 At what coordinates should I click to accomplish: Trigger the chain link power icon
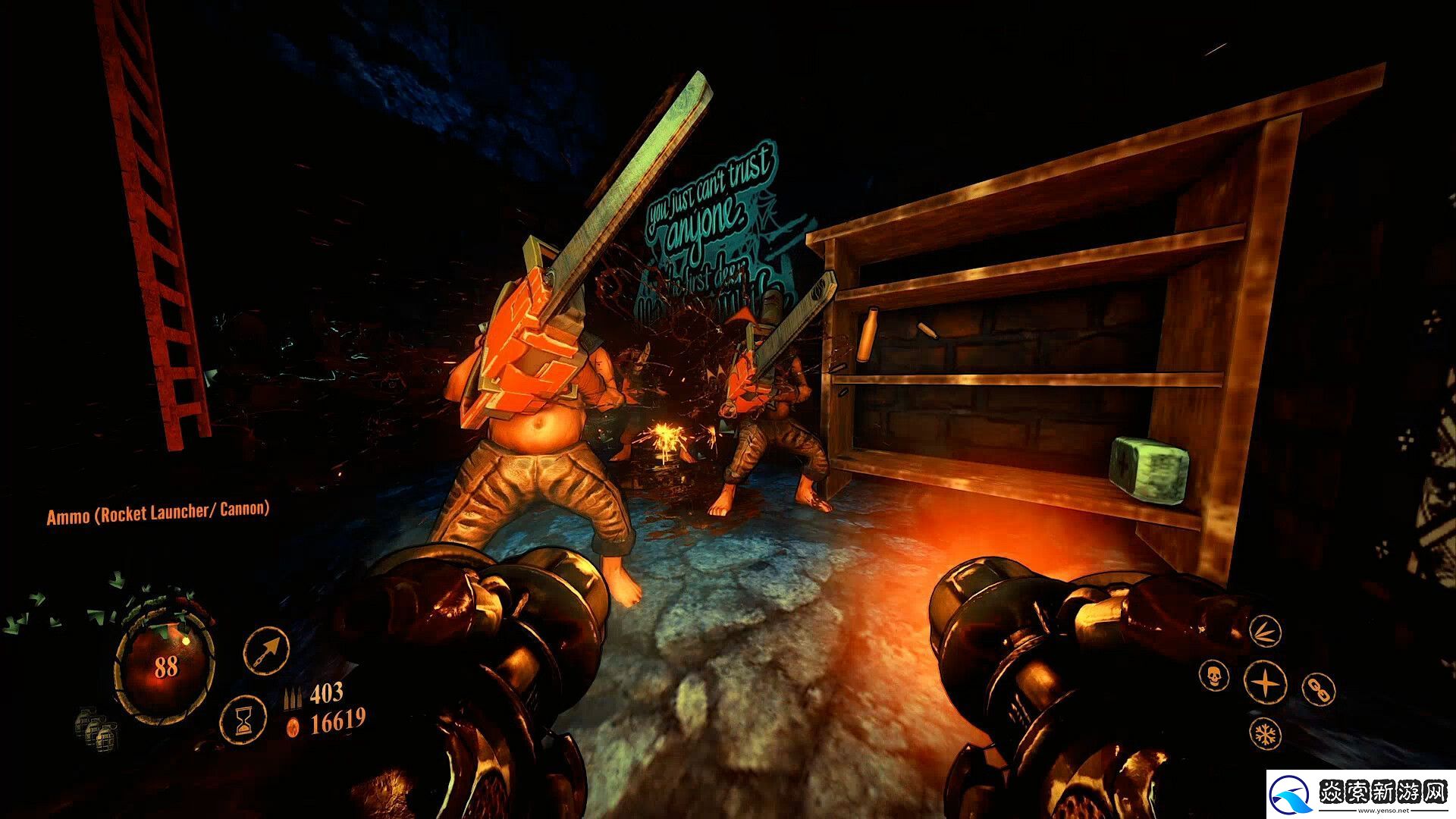click(1318, 688)
